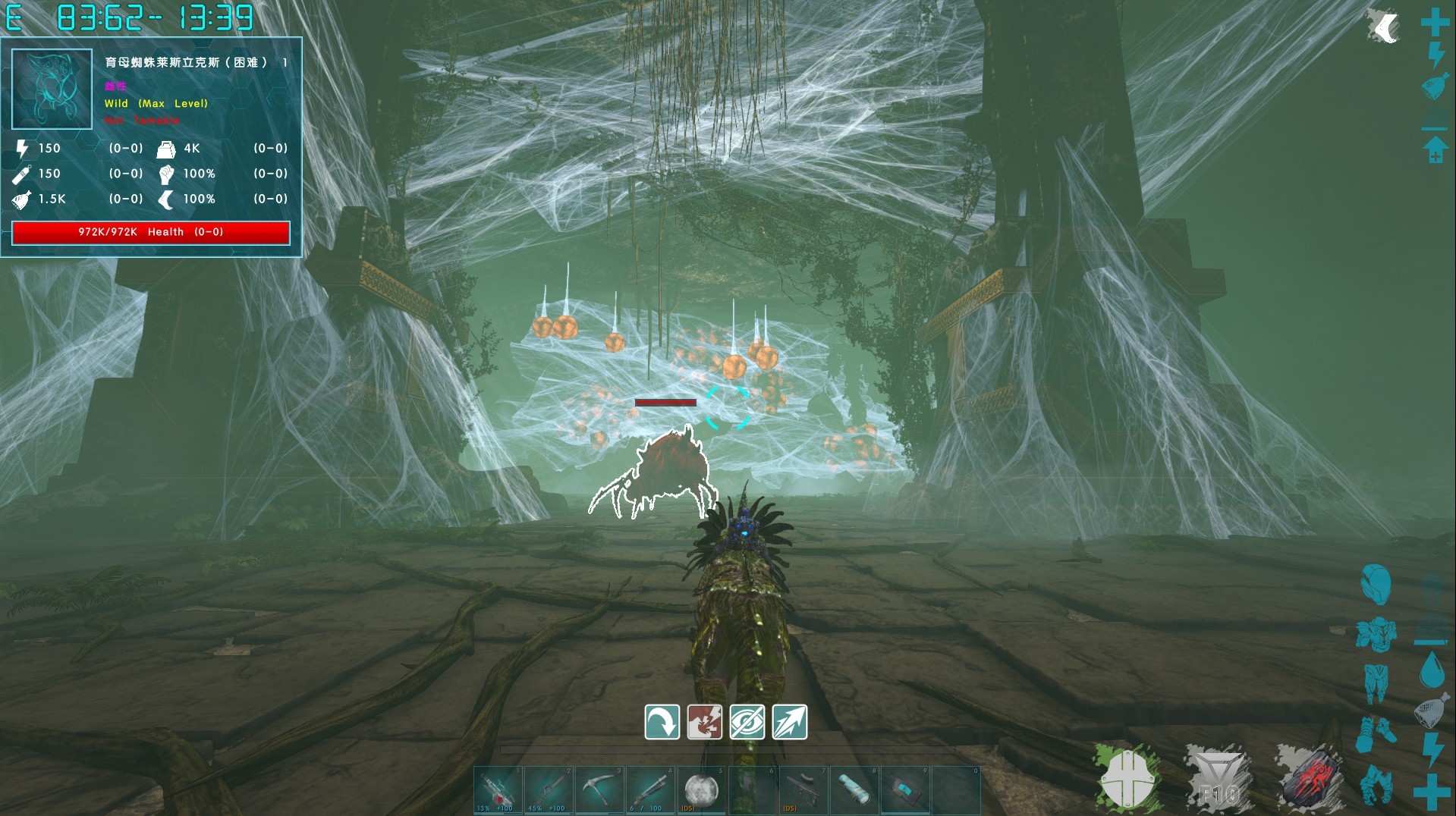Image resolution: width=1456 pixels, height=816 pixels.
Task: Select the shotgun in slot 4
Action: [651, 789]
